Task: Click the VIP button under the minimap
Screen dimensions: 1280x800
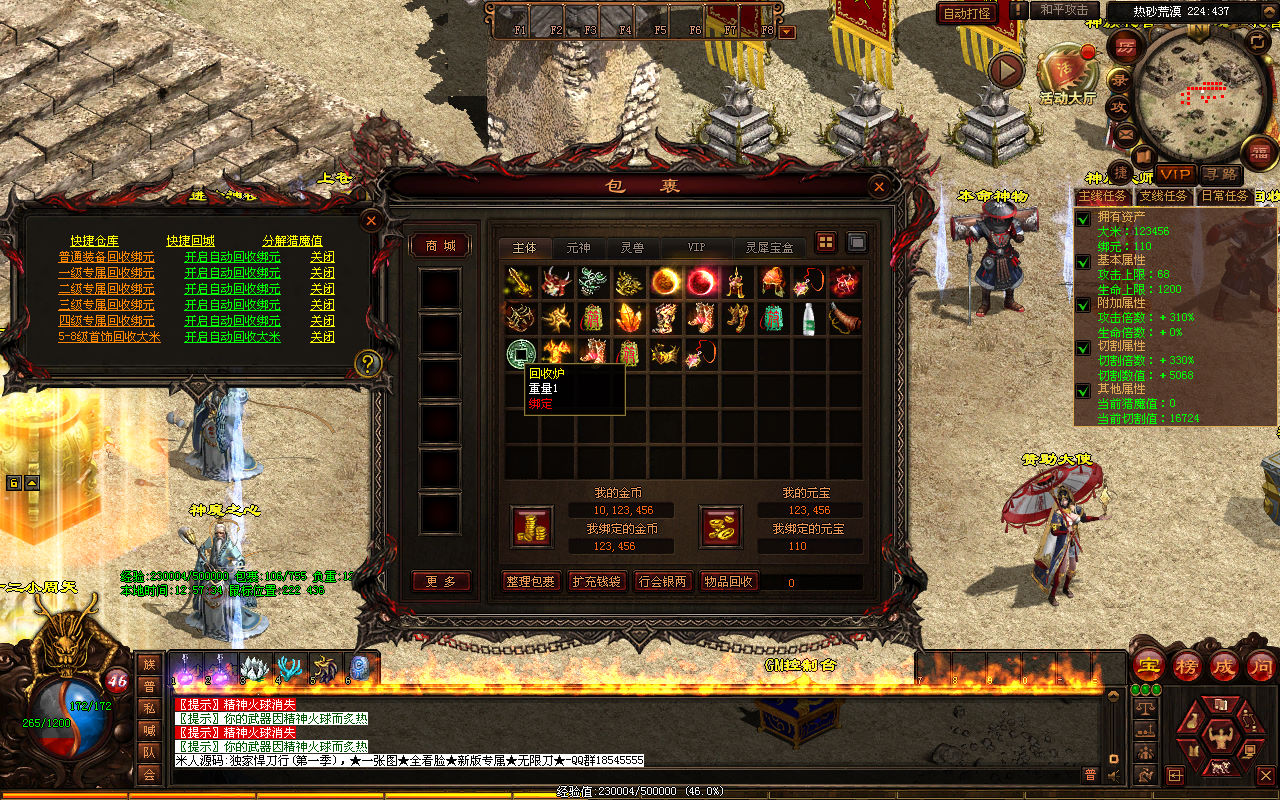Action: point(1176,174)
